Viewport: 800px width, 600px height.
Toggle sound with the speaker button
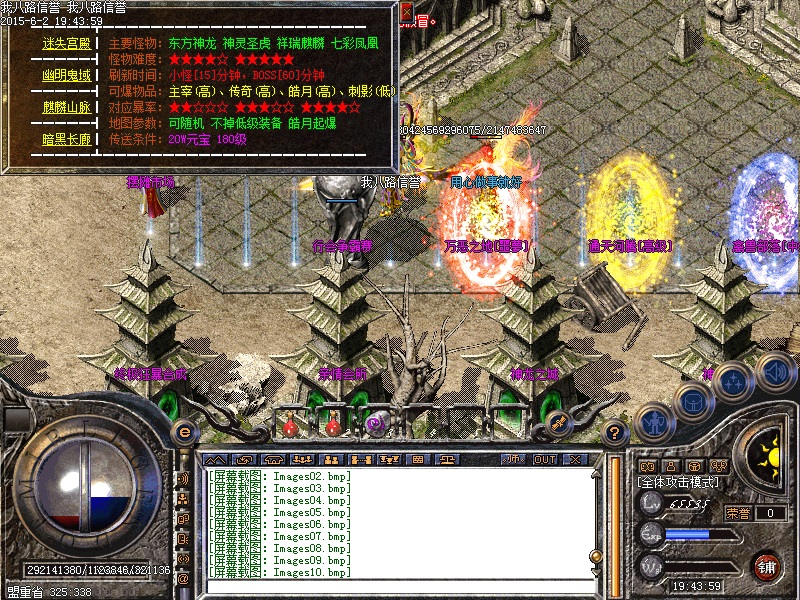point(774,370)
